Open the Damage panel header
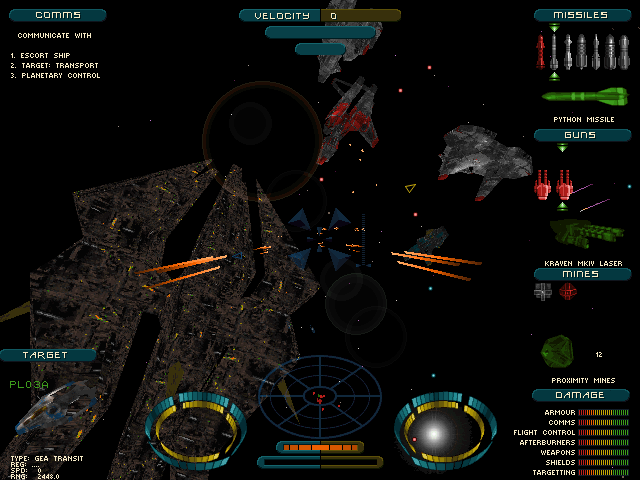The height and width of the screenshot is (480, 640). tap(582, 395)
